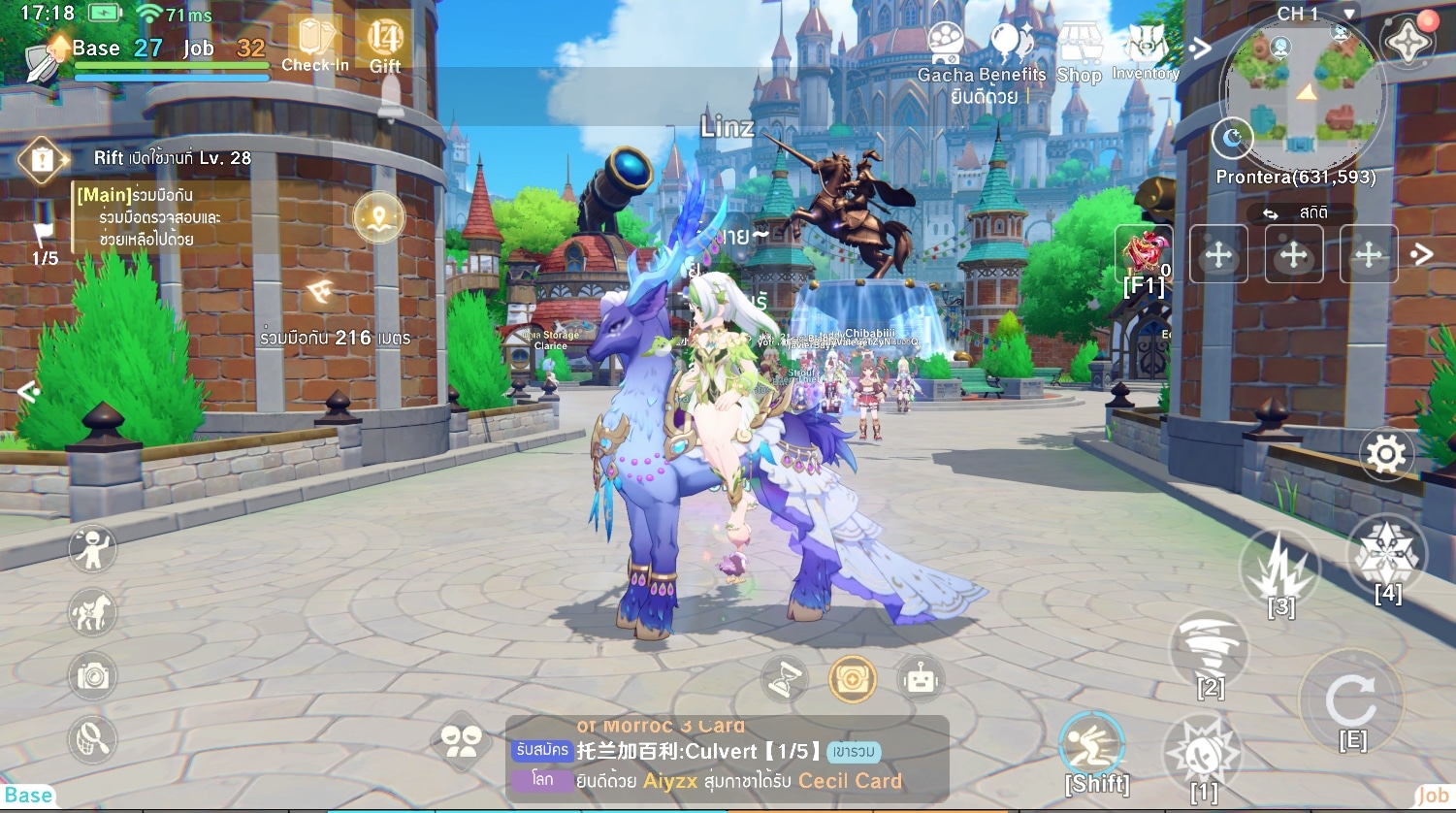Open the Rift Lv. 28 notice

172,158
